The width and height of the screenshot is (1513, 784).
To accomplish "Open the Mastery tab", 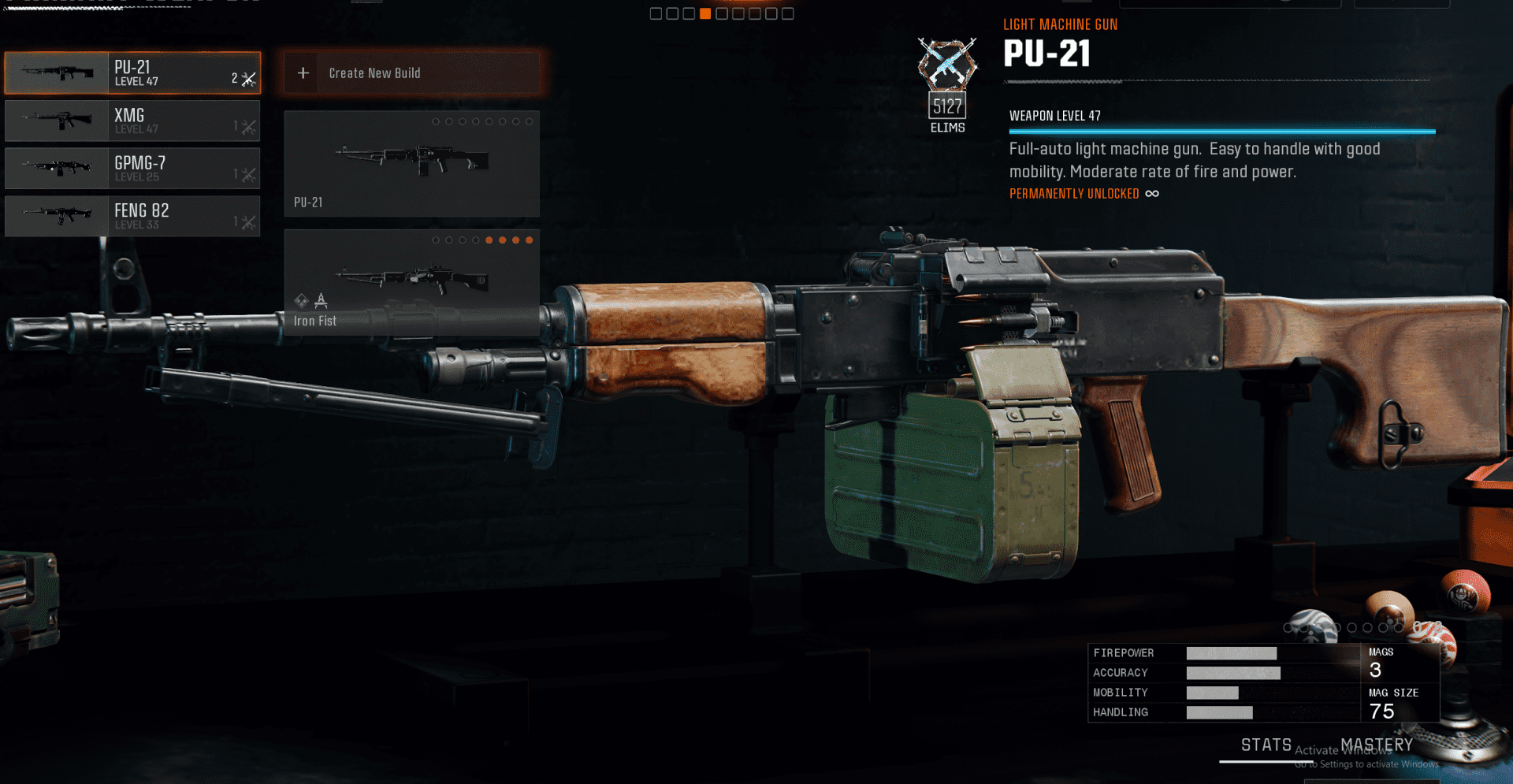I will coord(1377,745).
